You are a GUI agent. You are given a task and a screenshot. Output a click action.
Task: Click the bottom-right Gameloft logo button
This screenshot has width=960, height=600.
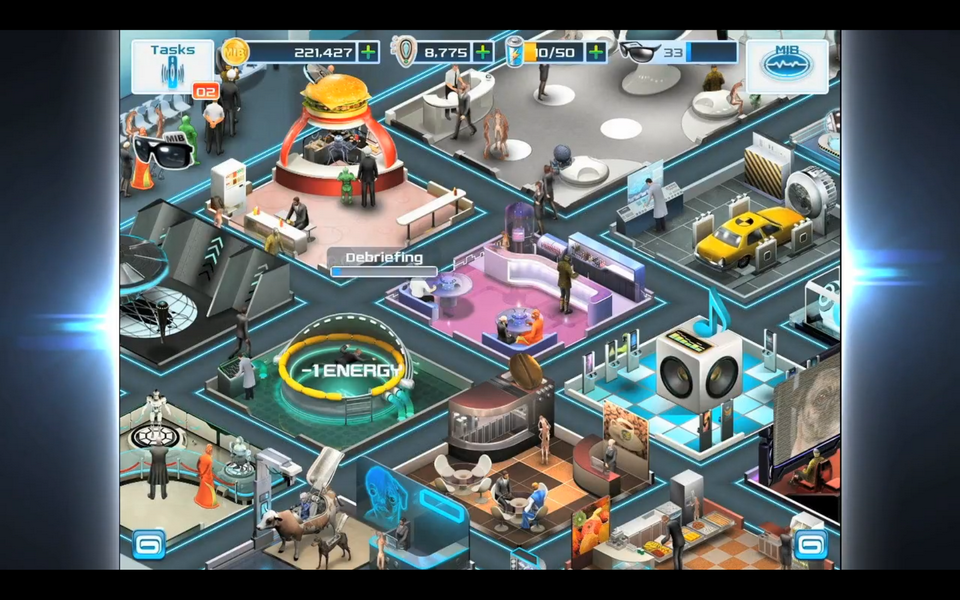[x=809, y=545]
